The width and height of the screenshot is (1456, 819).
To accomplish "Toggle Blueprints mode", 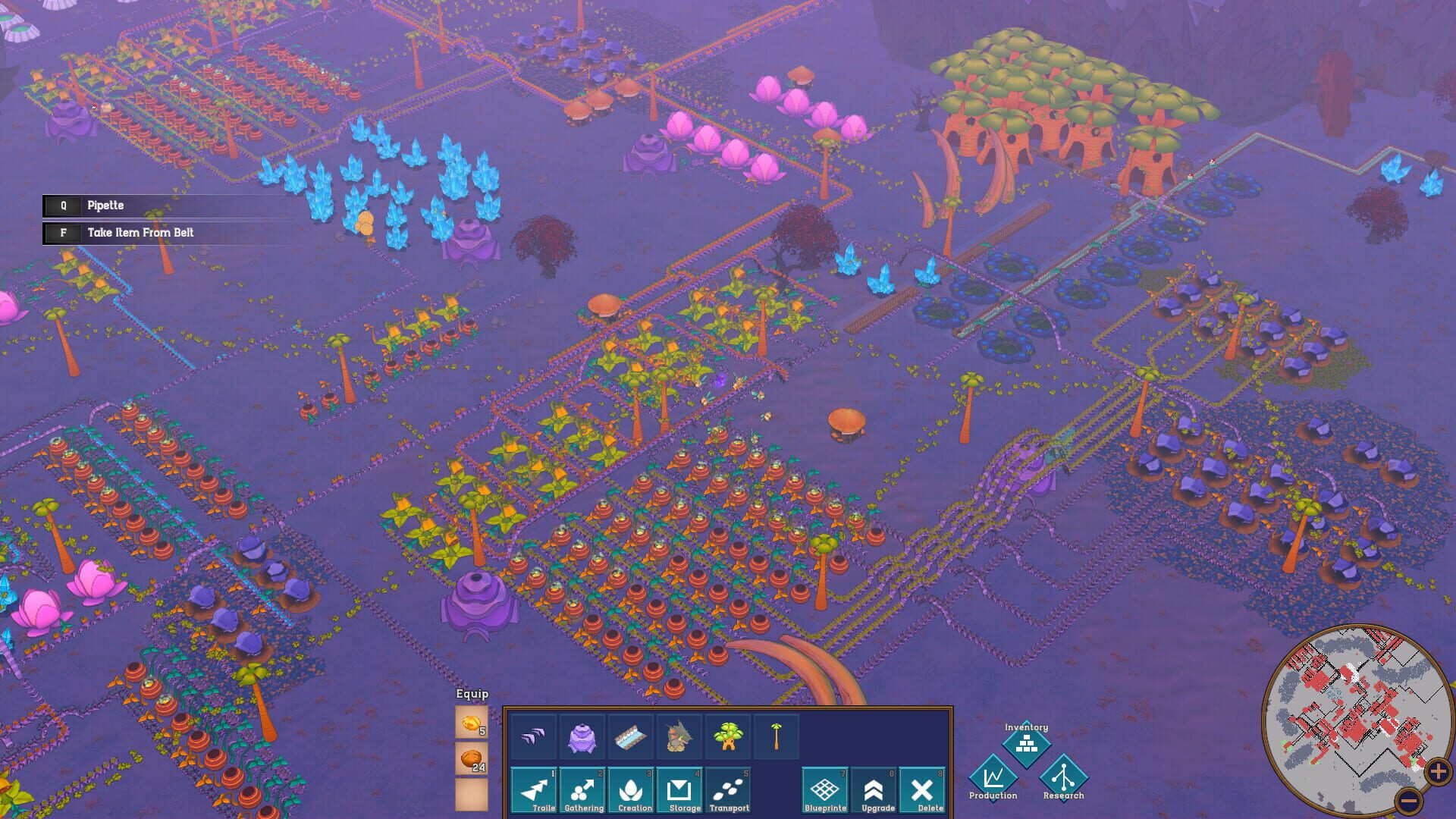I will click(x=826, y=790).
